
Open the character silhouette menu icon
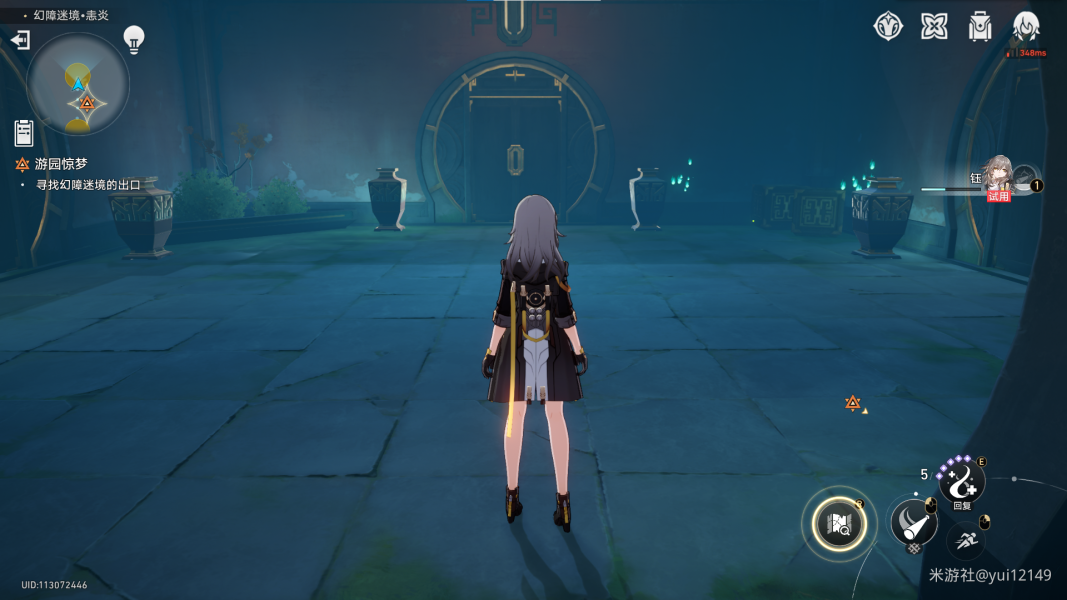(x=1026, y=26)
